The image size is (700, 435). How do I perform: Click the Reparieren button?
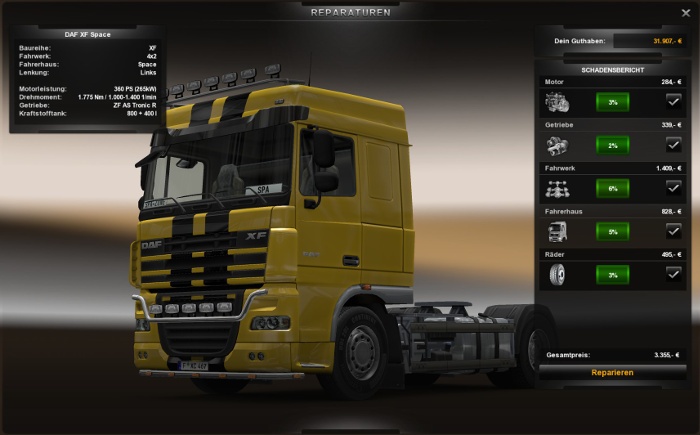point(612,372)
